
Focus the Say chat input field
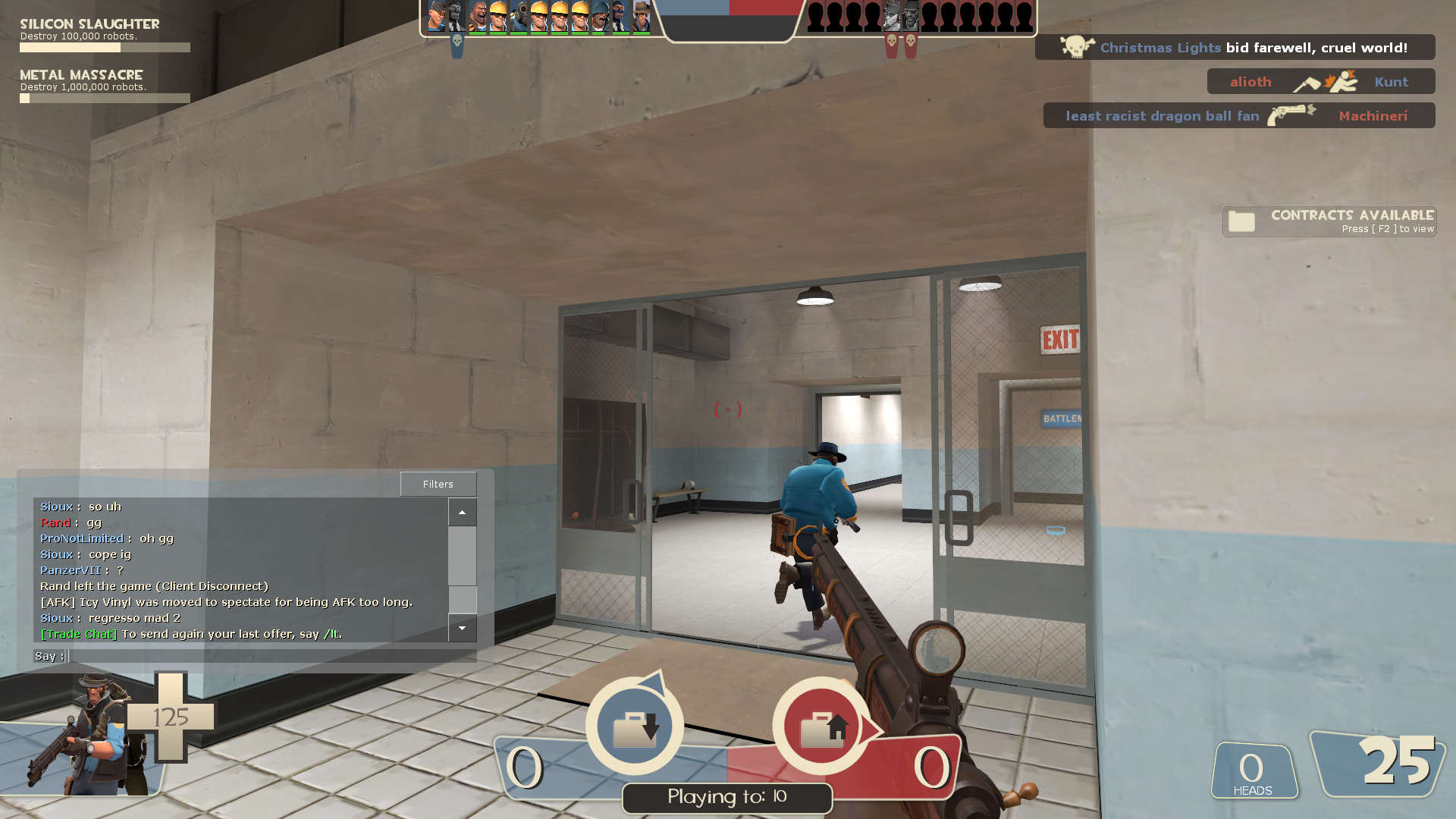point(271,656)
